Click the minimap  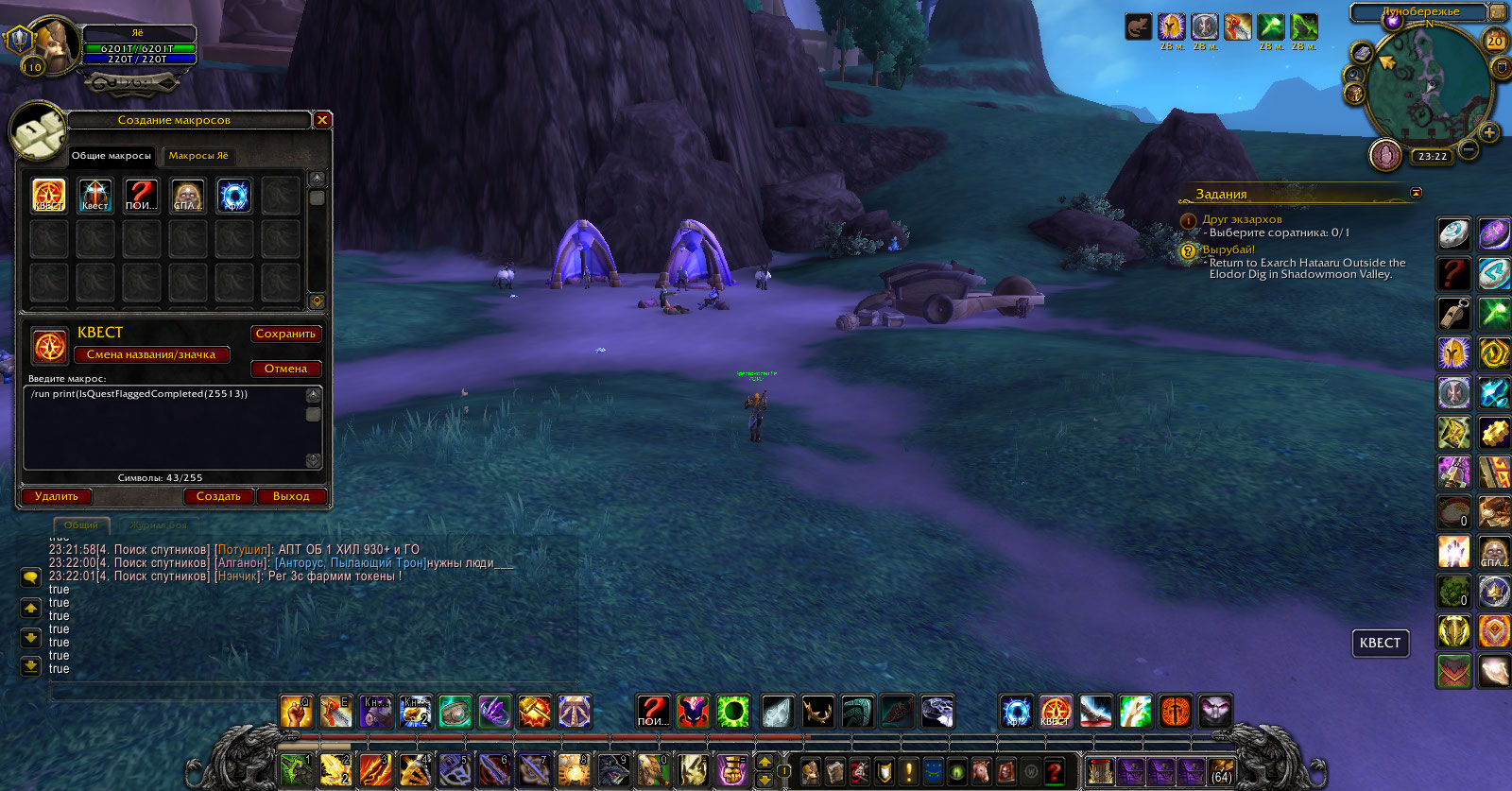point(1428,85)
